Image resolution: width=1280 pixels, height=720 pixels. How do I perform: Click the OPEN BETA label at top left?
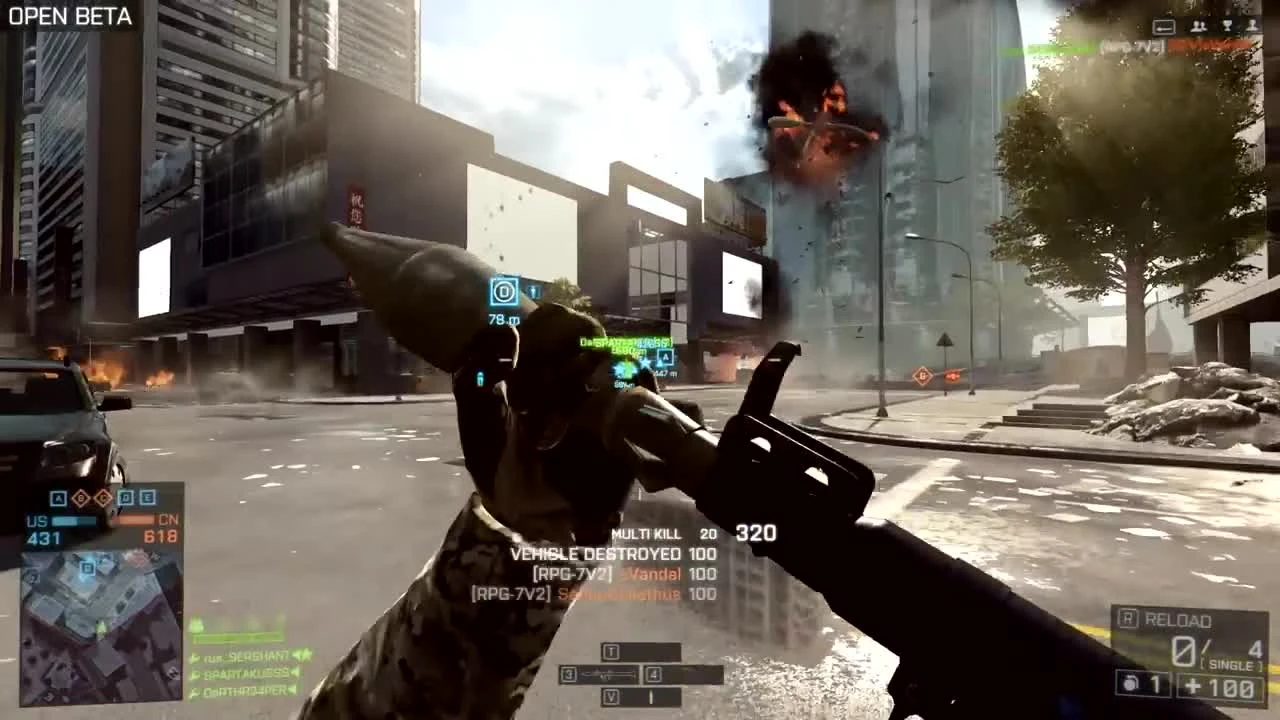pos(68,16)
